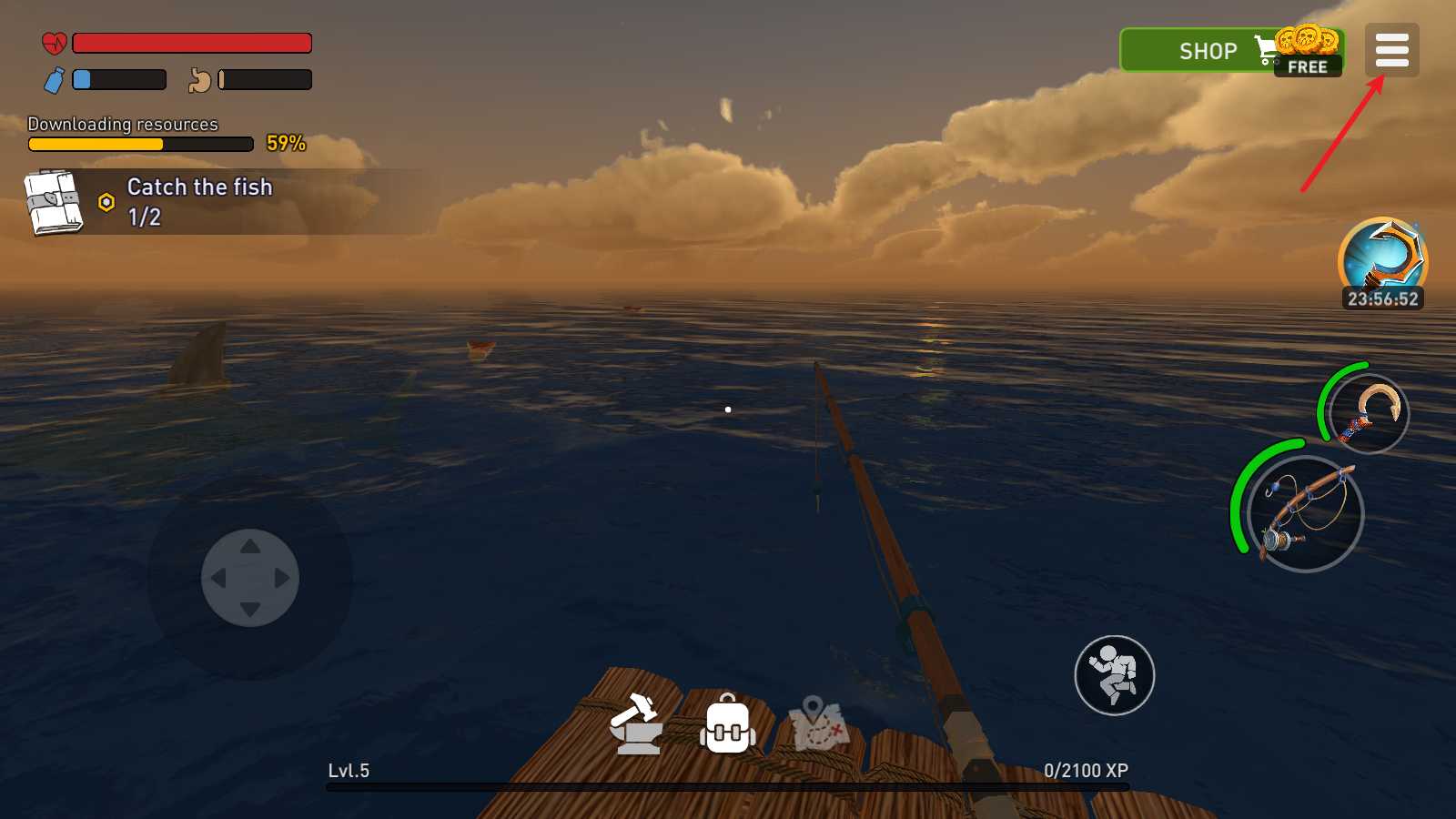Use the fishing rod button
The height and width of the screenshot is (819, 1456).
click(x=1306, y=514)
